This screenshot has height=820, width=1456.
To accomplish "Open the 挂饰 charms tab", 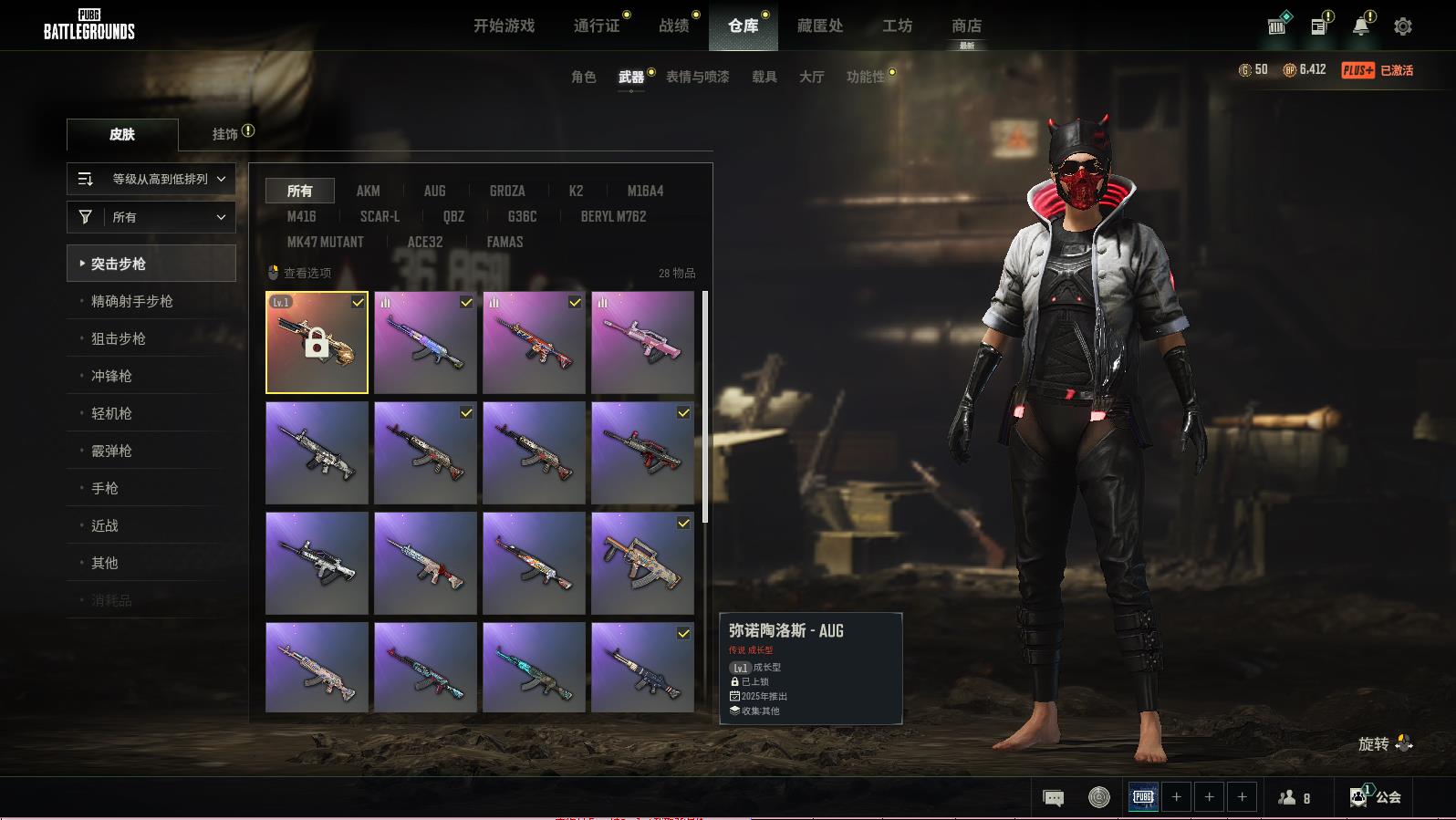I will pos(225,134).
